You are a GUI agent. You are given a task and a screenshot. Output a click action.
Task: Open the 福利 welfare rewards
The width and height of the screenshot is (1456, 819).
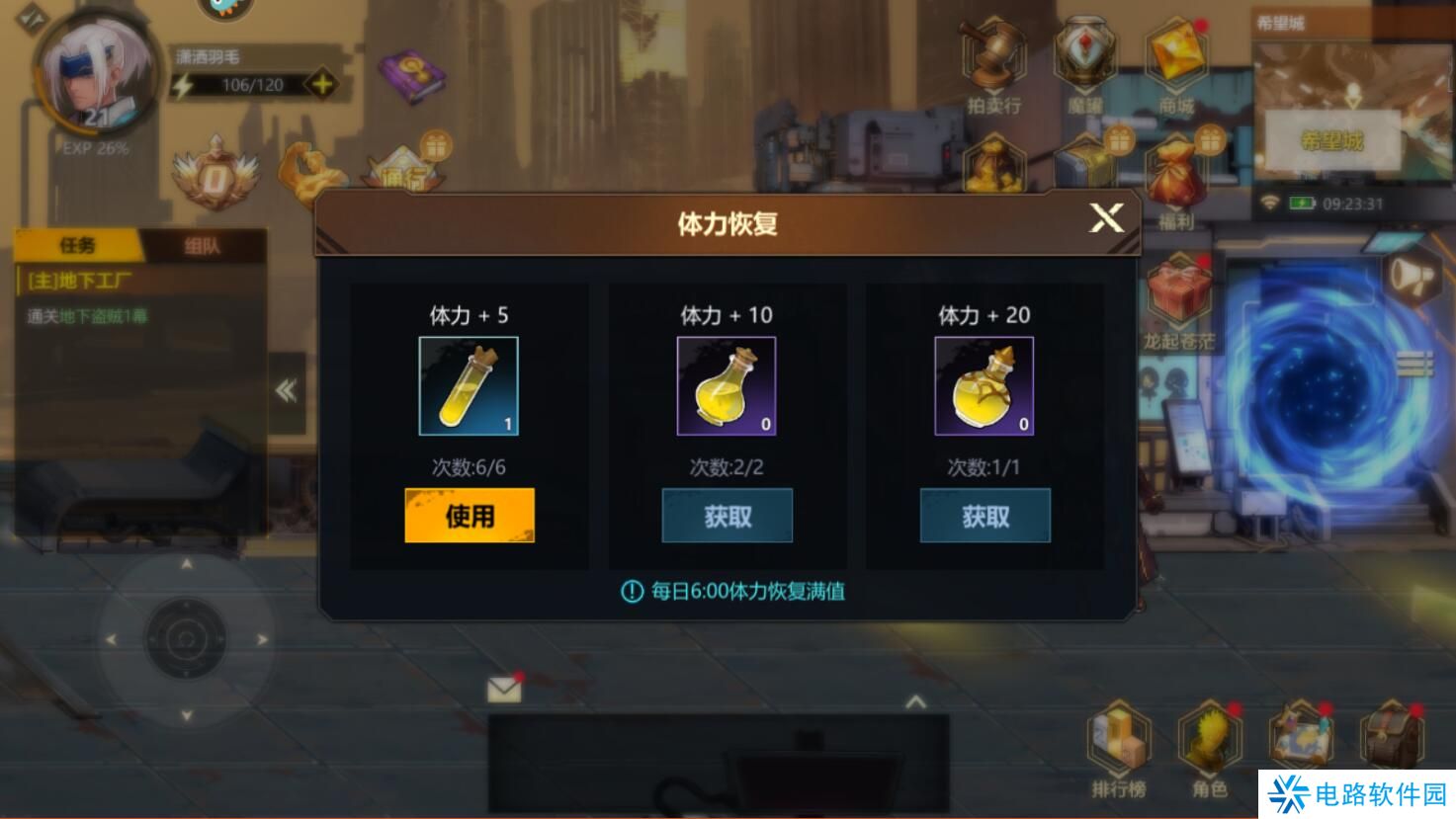click(x=1175, y=178)
